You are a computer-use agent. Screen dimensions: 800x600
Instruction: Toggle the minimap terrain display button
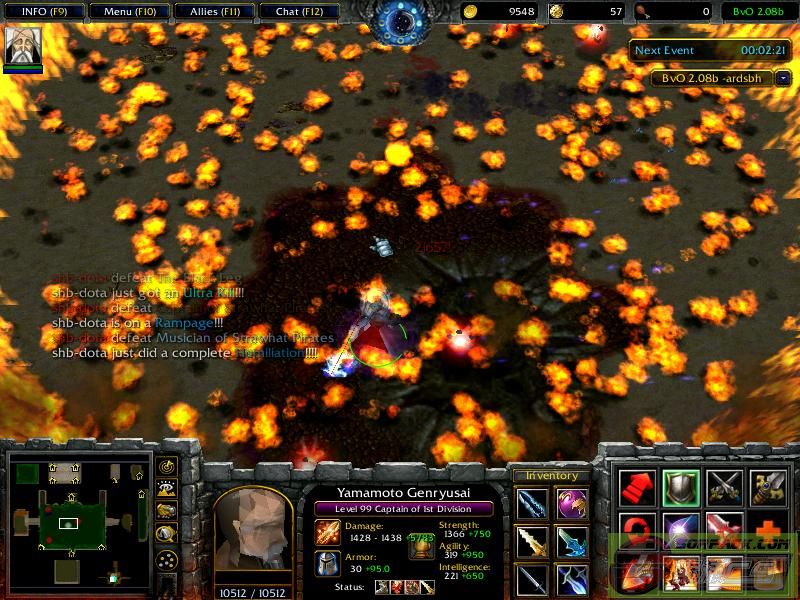coord(167,489)
